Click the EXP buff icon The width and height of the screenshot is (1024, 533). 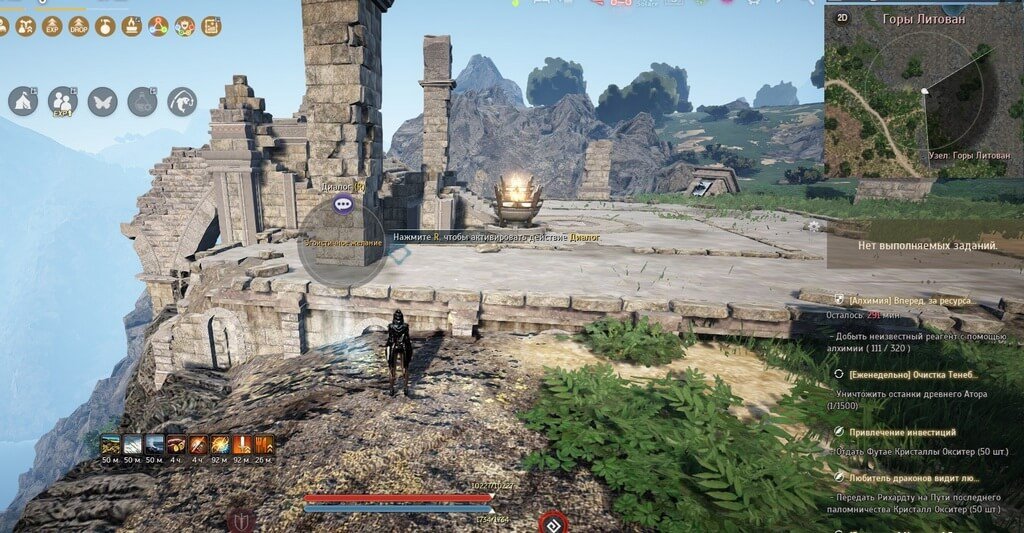click(53, 26)
